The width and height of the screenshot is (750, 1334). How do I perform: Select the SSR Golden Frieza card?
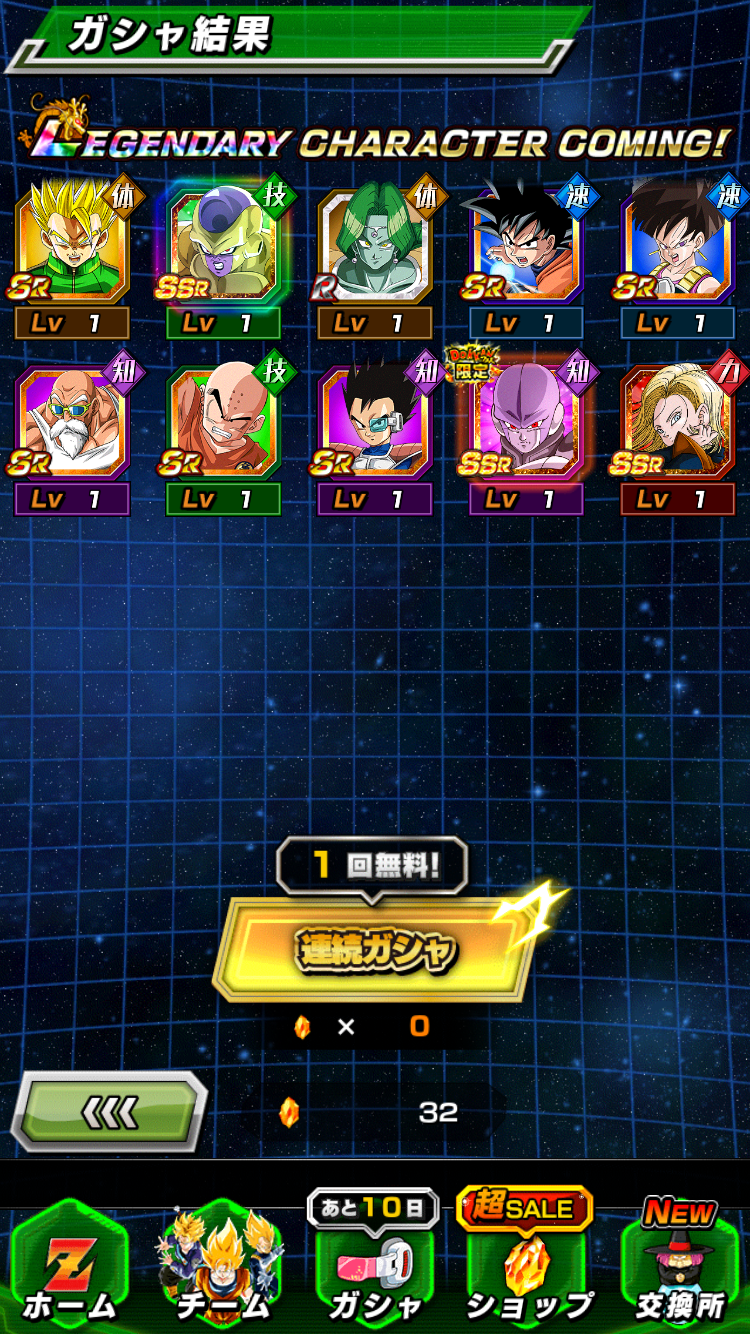click(222, 246)
